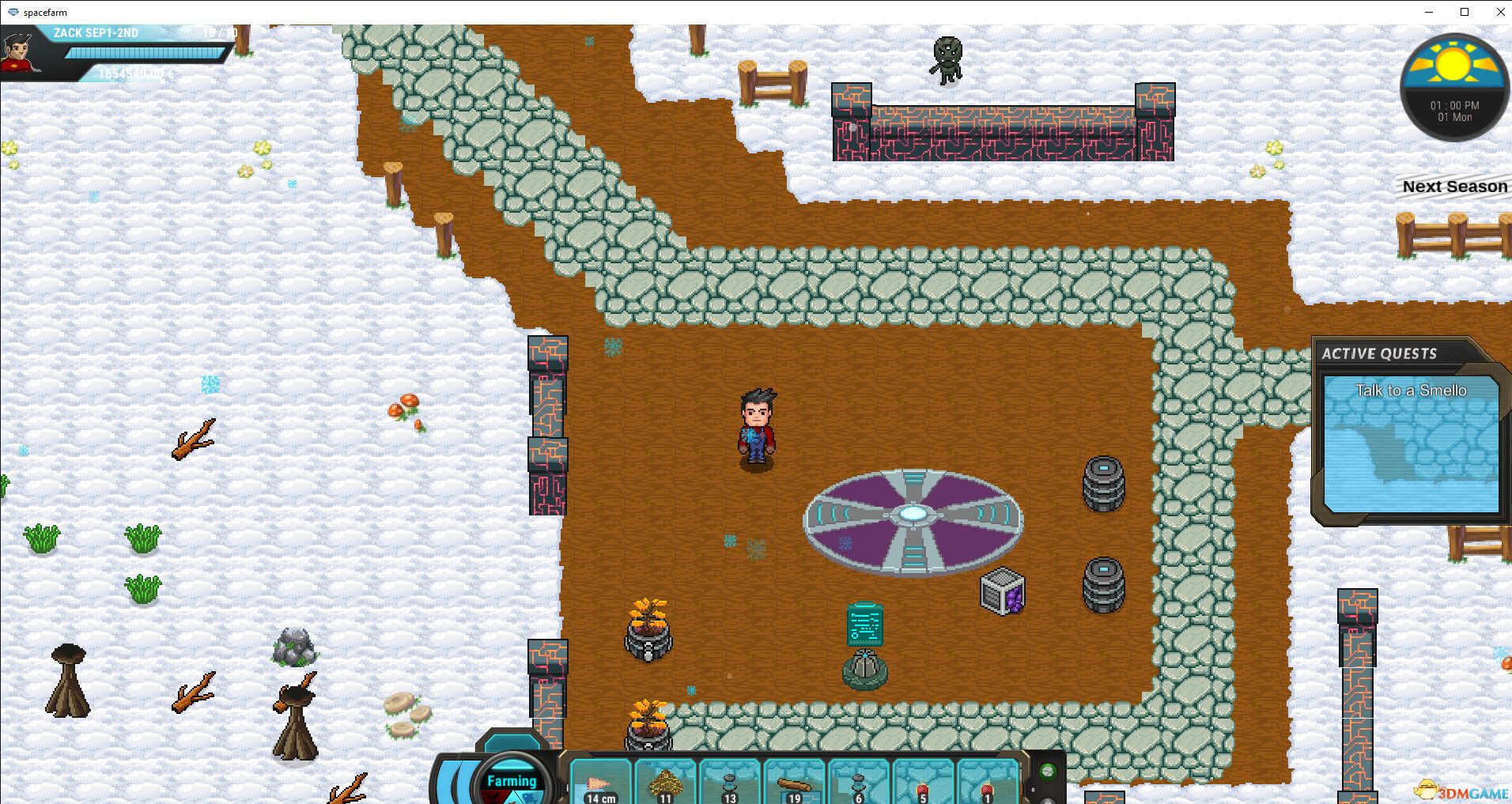Select the sprout icon on the mode wheel
Viewport: 1512px width, 804px height.
493,795
